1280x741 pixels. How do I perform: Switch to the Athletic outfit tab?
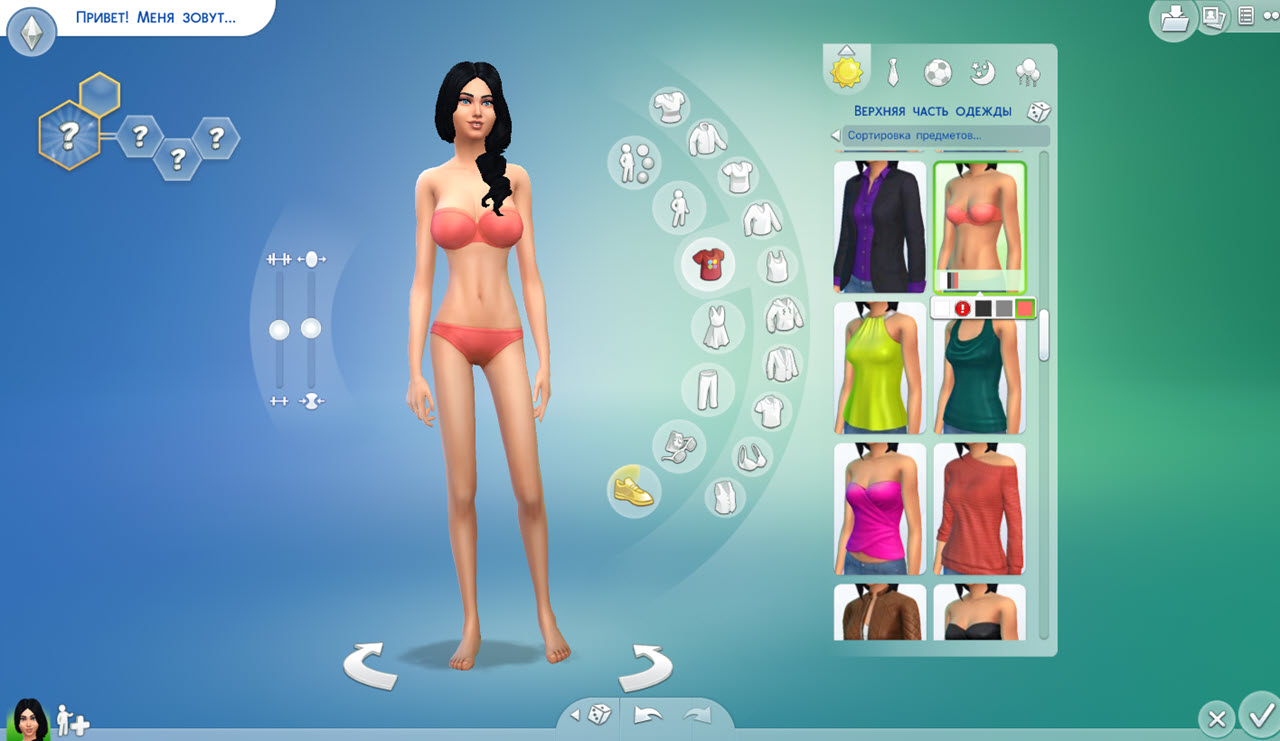(937, 70)
